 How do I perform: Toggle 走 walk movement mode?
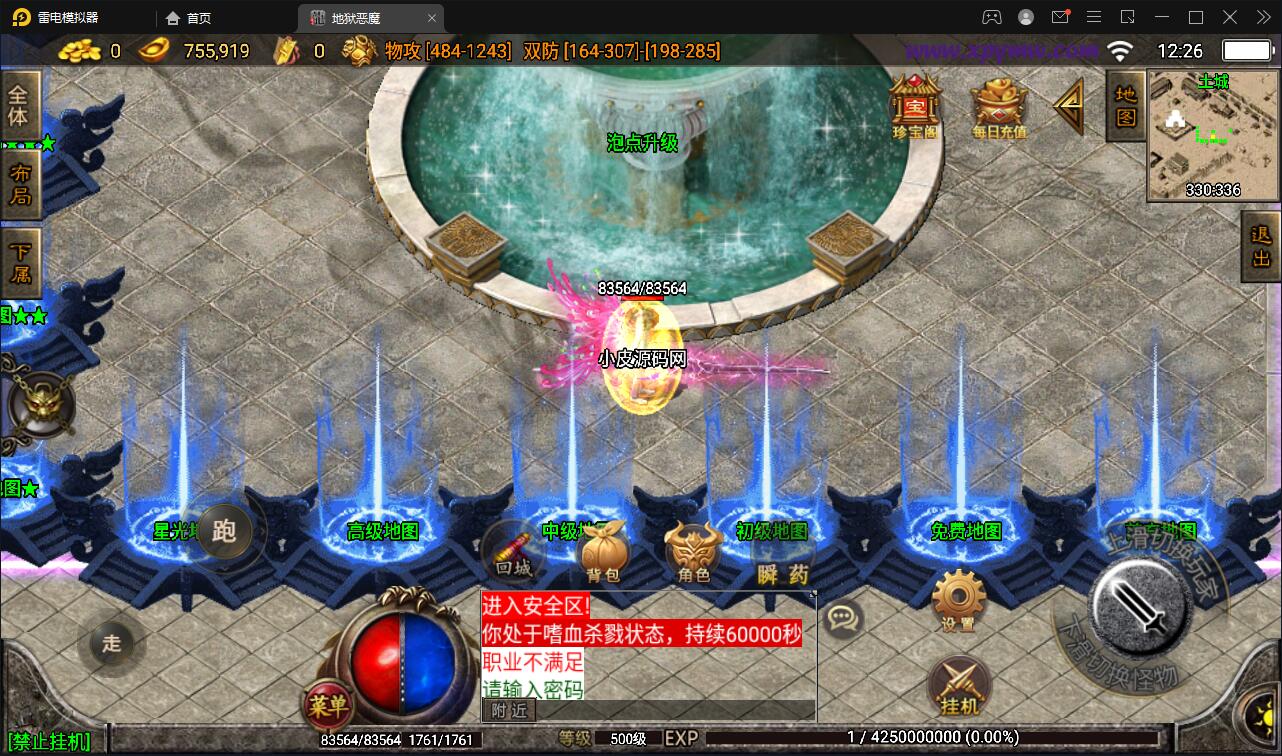113,644
